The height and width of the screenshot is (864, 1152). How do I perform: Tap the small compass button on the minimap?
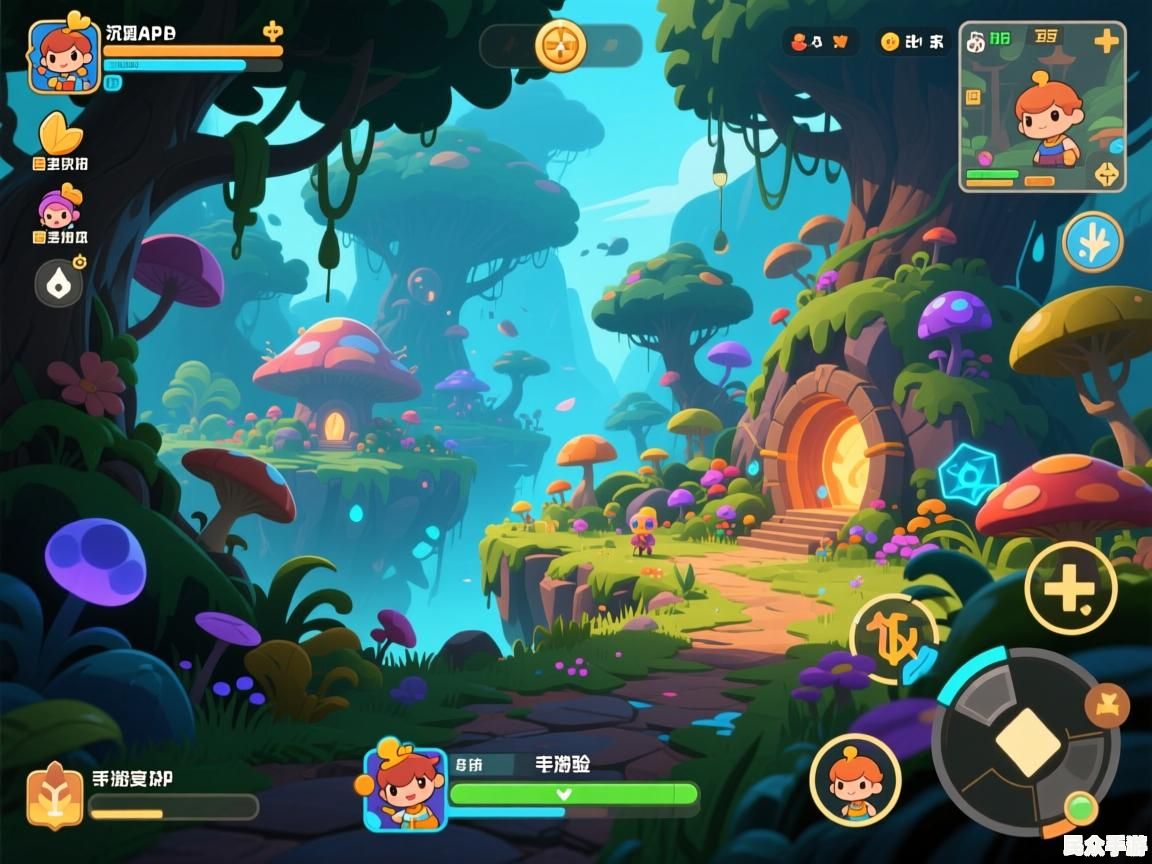point(1105,173)
